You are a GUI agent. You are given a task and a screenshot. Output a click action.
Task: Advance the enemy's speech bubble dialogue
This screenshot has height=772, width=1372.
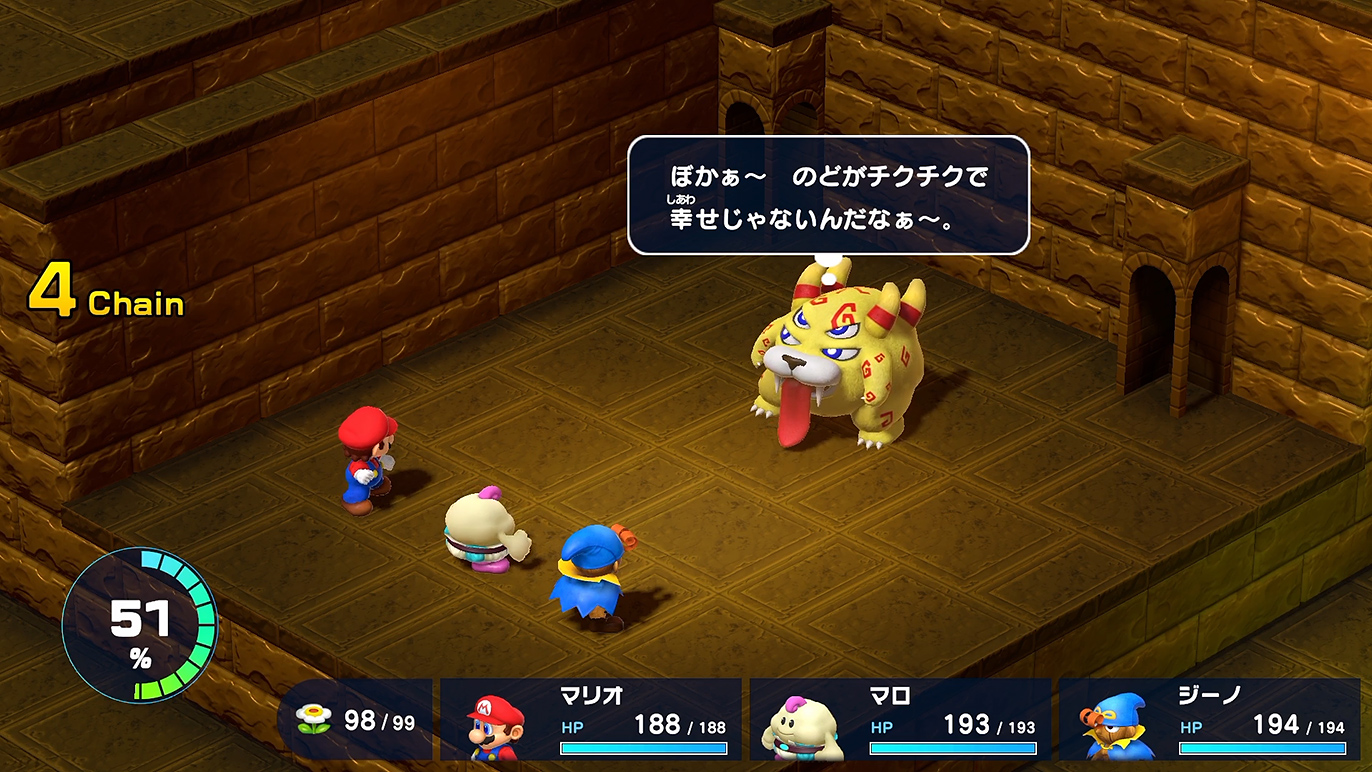click(x=828, y=195)
